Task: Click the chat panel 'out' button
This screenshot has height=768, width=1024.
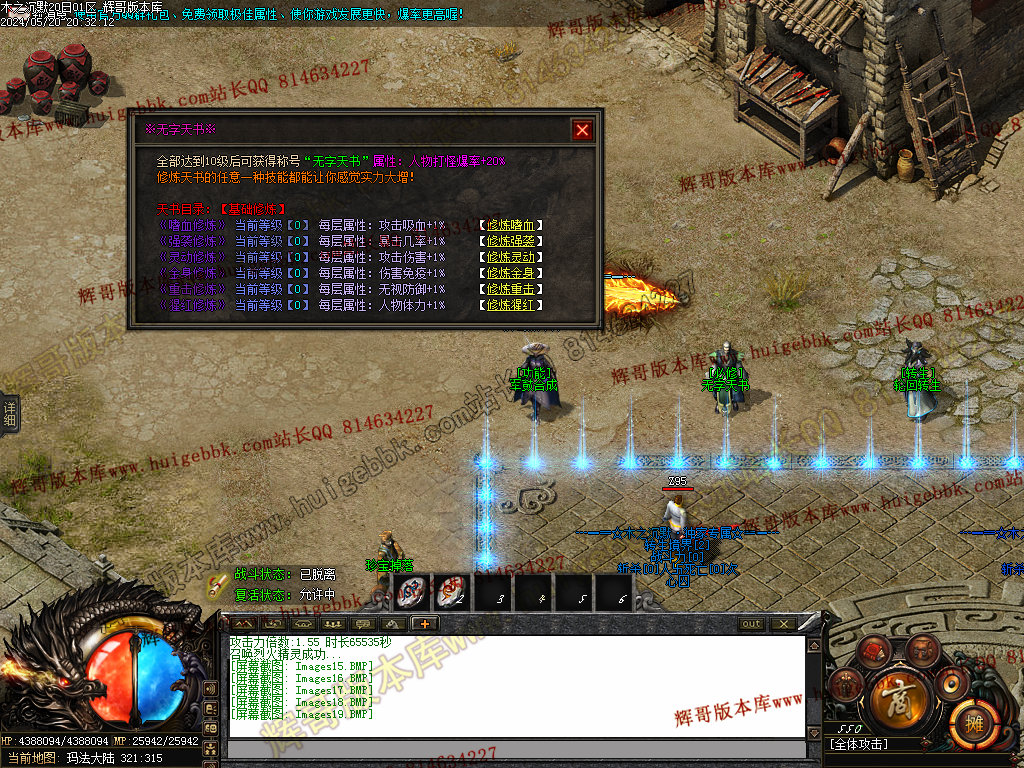Action: tap(751, 624)
